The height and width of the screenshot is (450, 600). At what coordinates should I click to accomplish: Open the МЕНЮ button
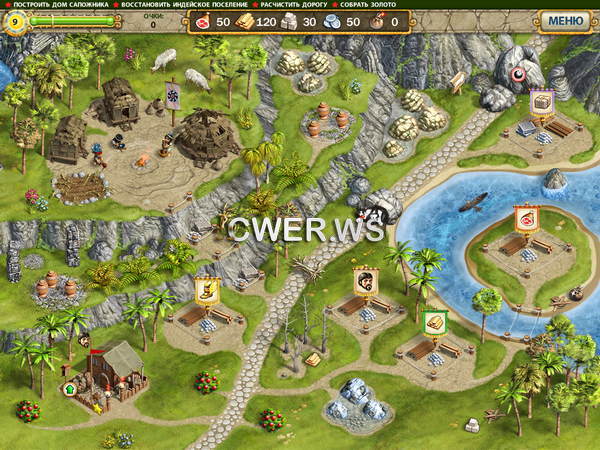(566, 20)
